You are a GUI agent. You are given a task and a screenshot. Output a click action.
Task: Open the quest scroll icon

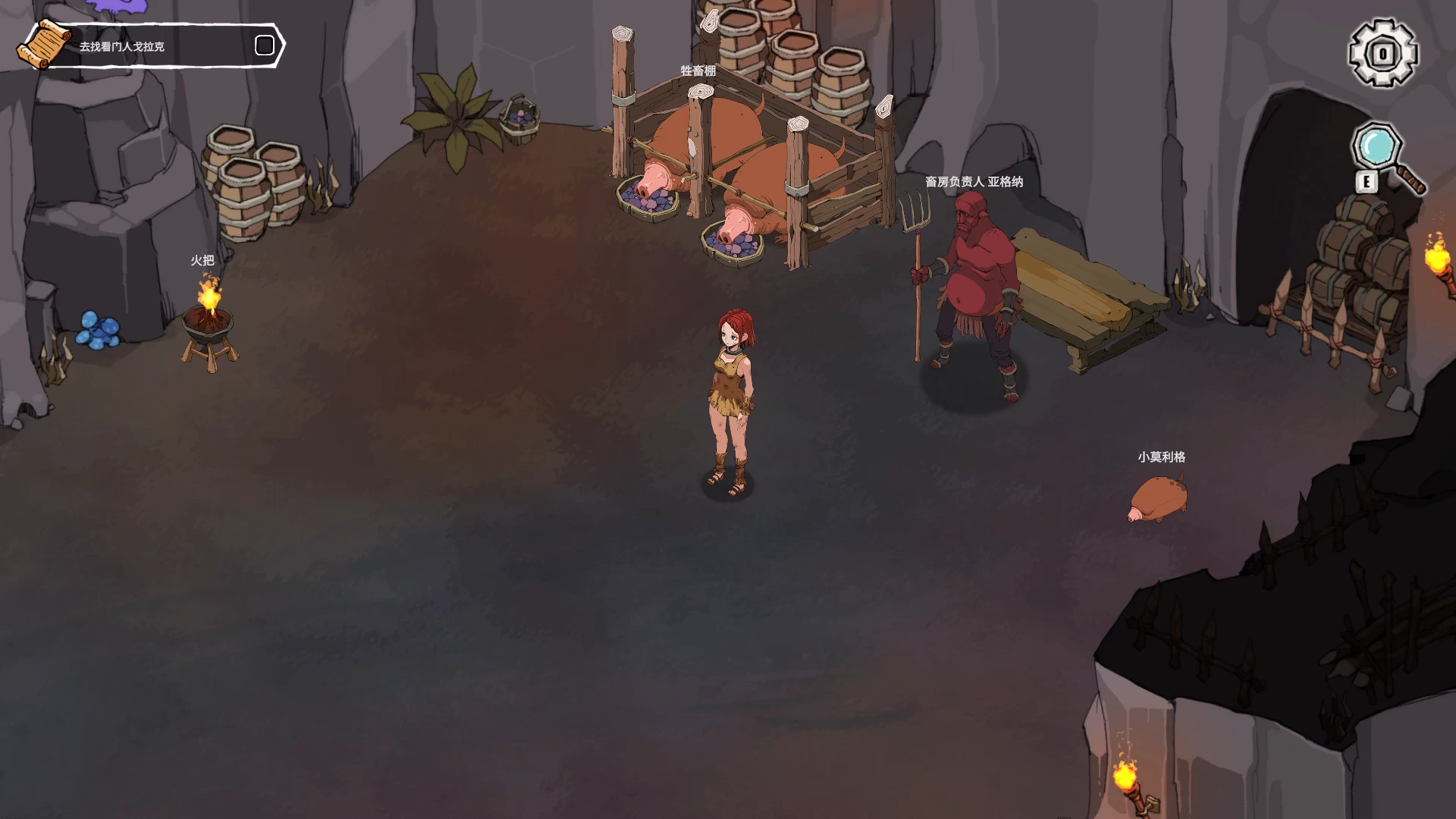[44, 45]
